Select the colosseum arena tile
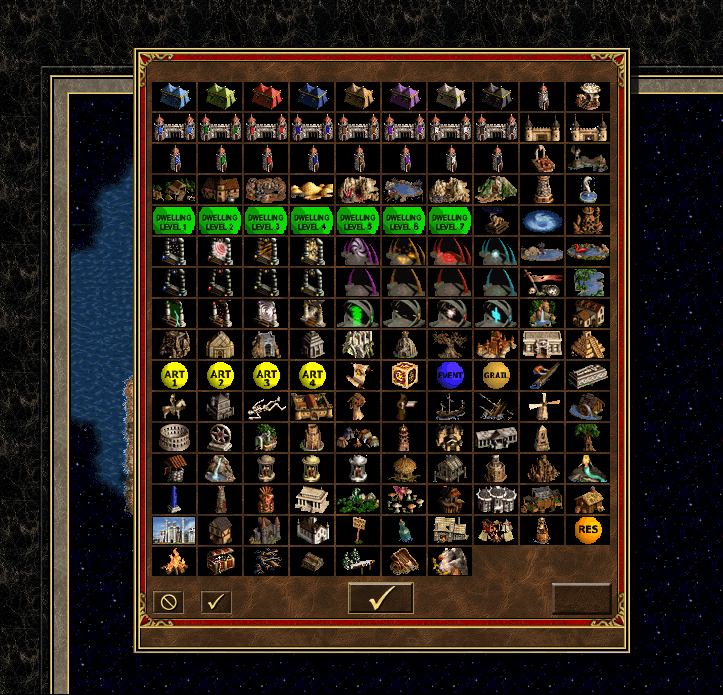Screen dimensions: 723x695 click(x=174, y=437)
